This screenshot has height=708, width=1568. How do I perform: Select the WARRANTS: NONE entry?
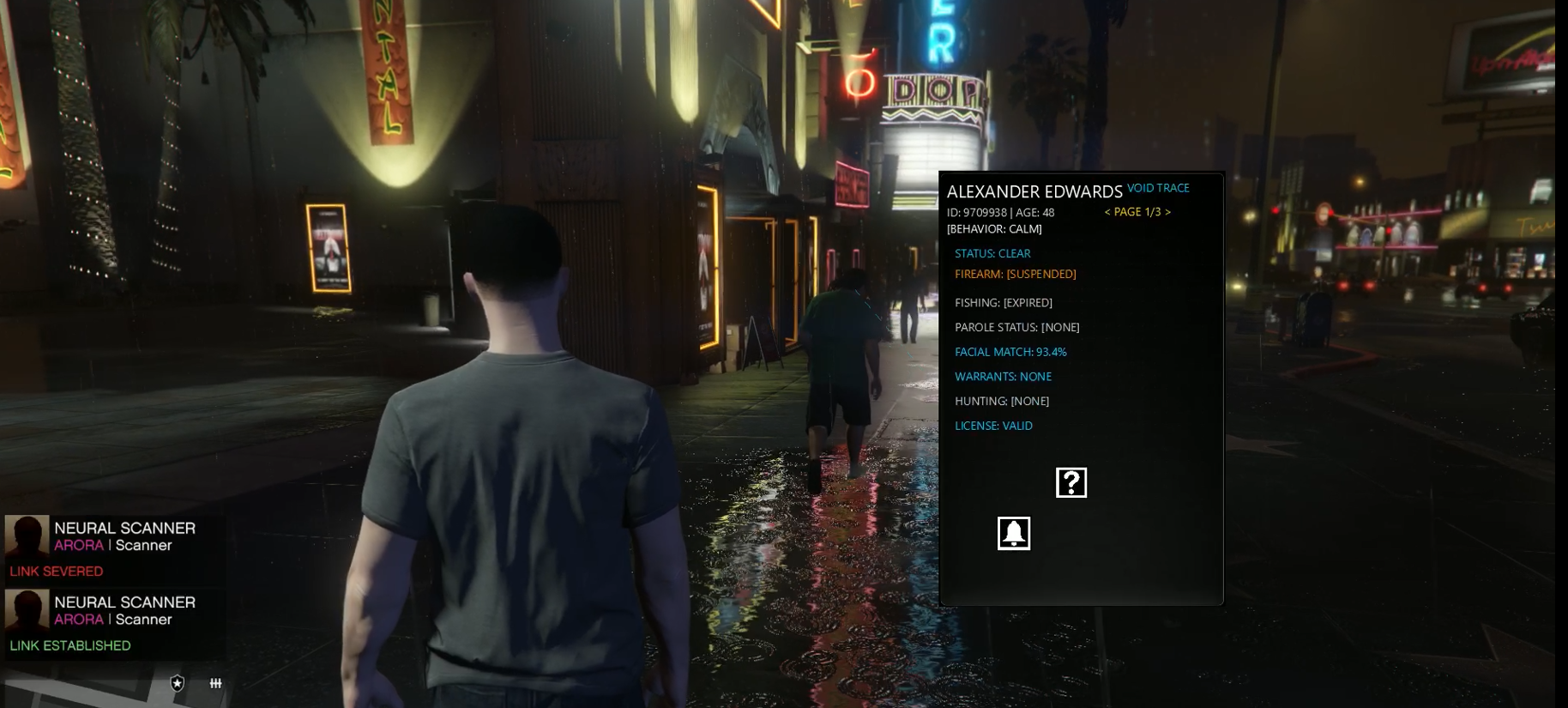(x=1003, y=377)
